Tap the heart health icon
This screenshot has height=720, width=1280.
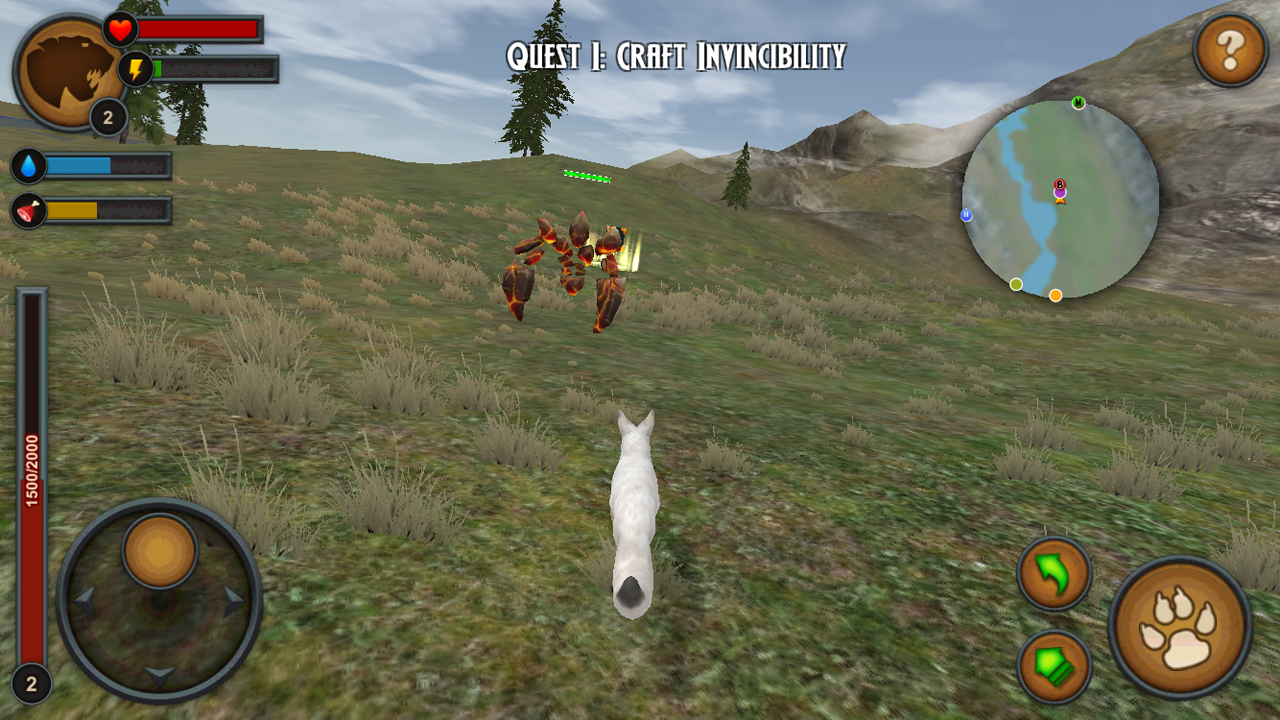(119, 29)
